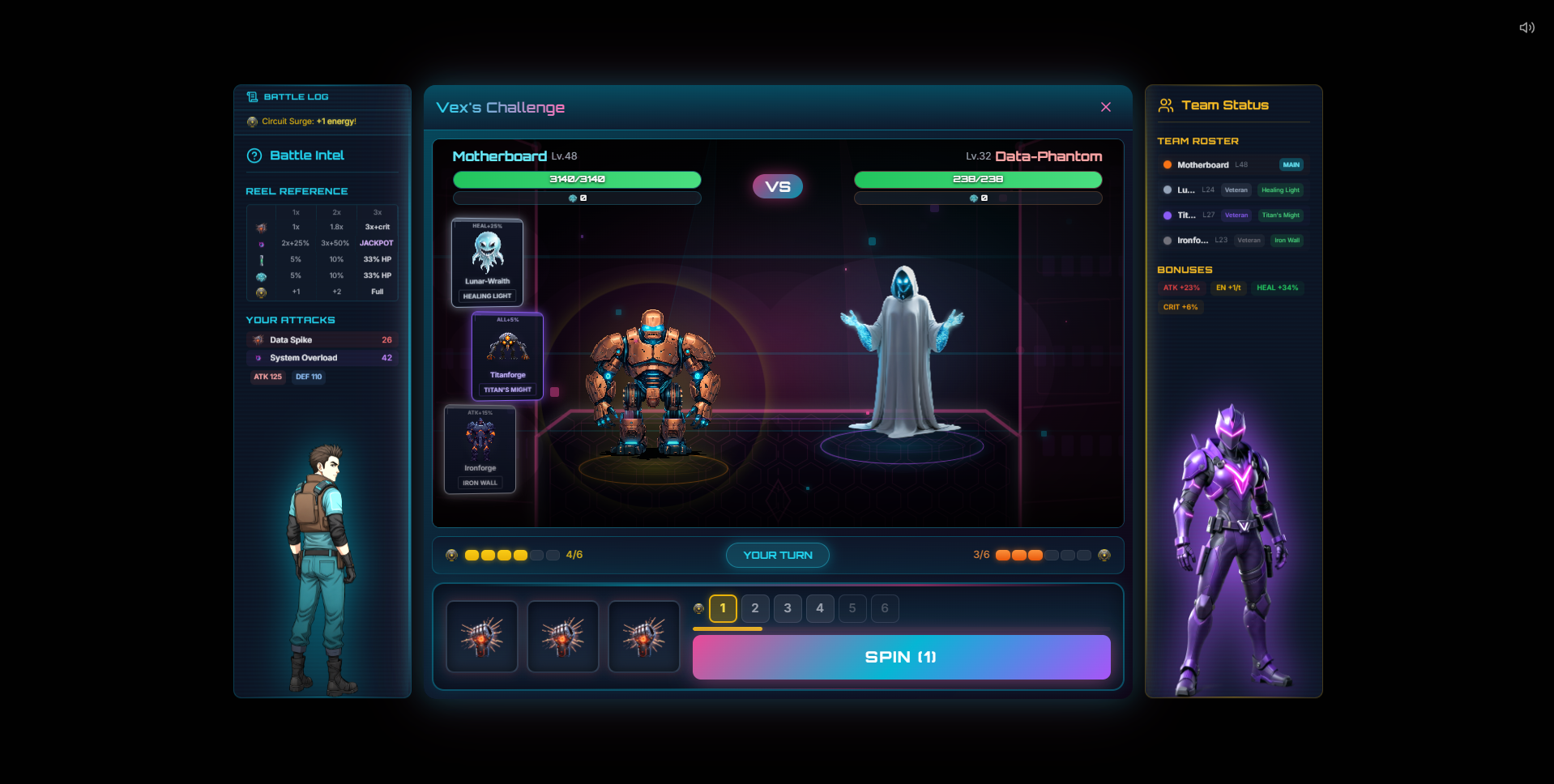Select the Lunar-Wraith Healing Light card
The width and height of the screenshot is (1554, 784).
tap(486, 262)
